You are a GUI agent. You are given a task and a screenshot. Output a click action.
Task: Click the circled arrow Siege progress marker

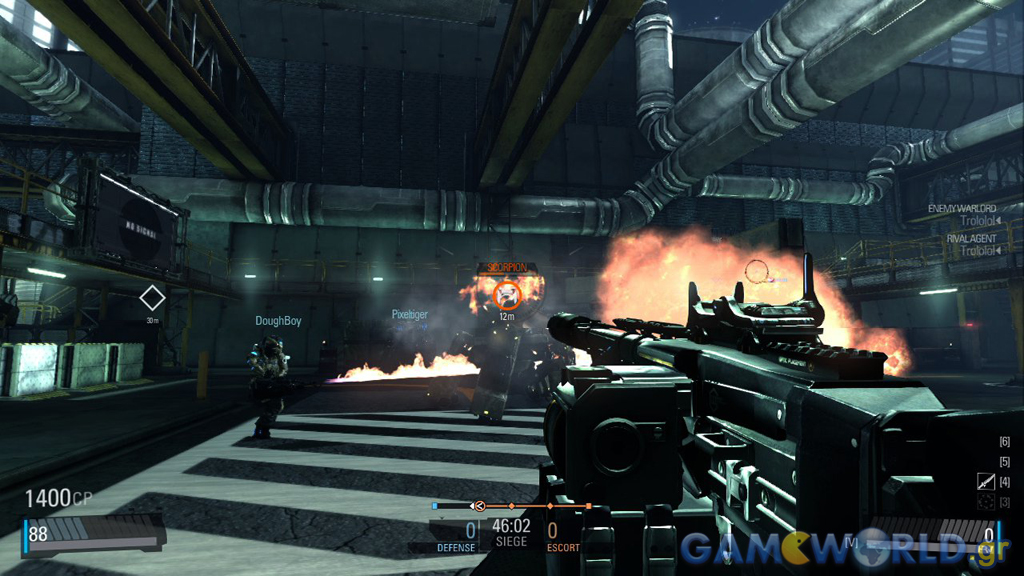point(479,506)
